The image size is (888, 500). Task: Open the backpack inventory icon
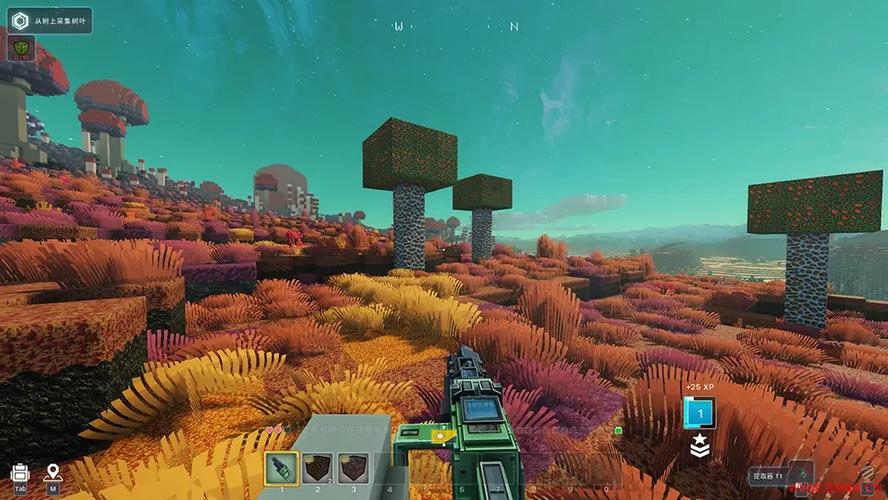[x=20, y=472]
